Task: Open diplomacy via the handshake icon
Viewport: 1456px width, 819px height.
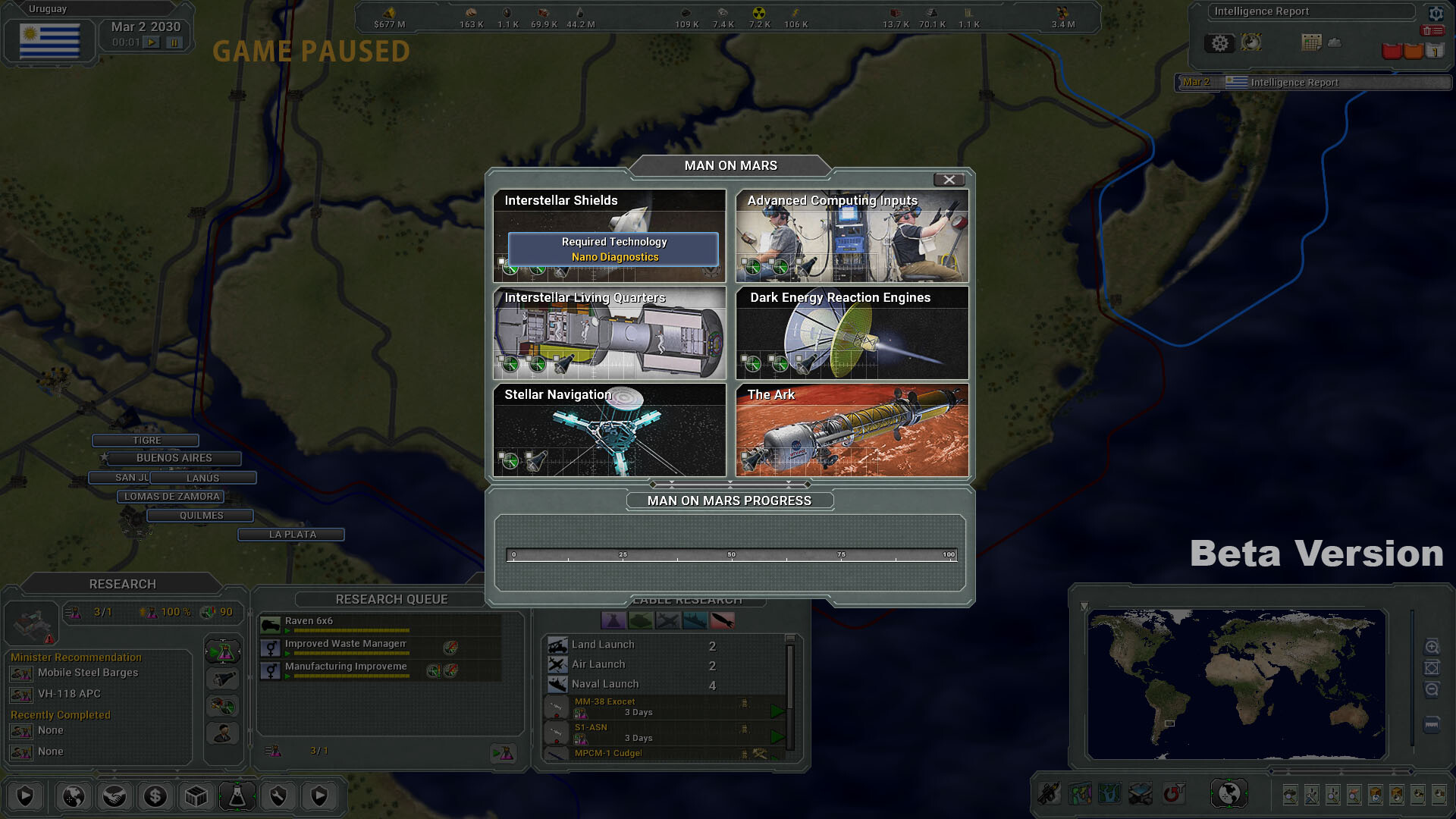Action: click(114, 796)
